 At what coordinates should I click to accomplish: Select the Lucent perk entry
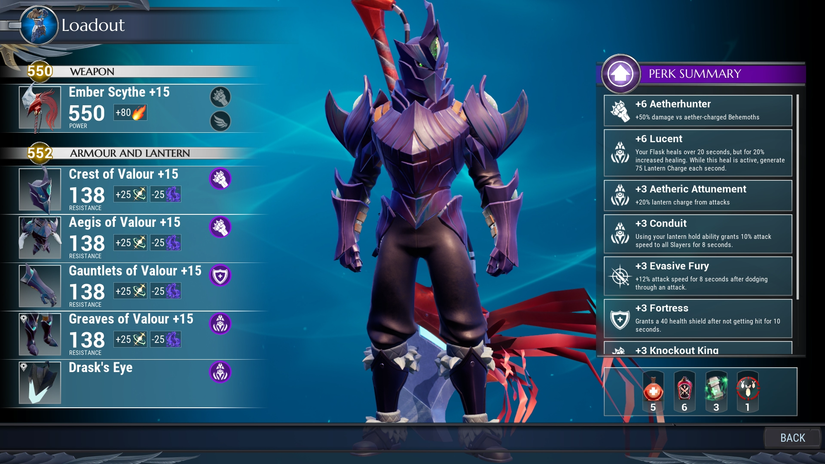[698, 153]
